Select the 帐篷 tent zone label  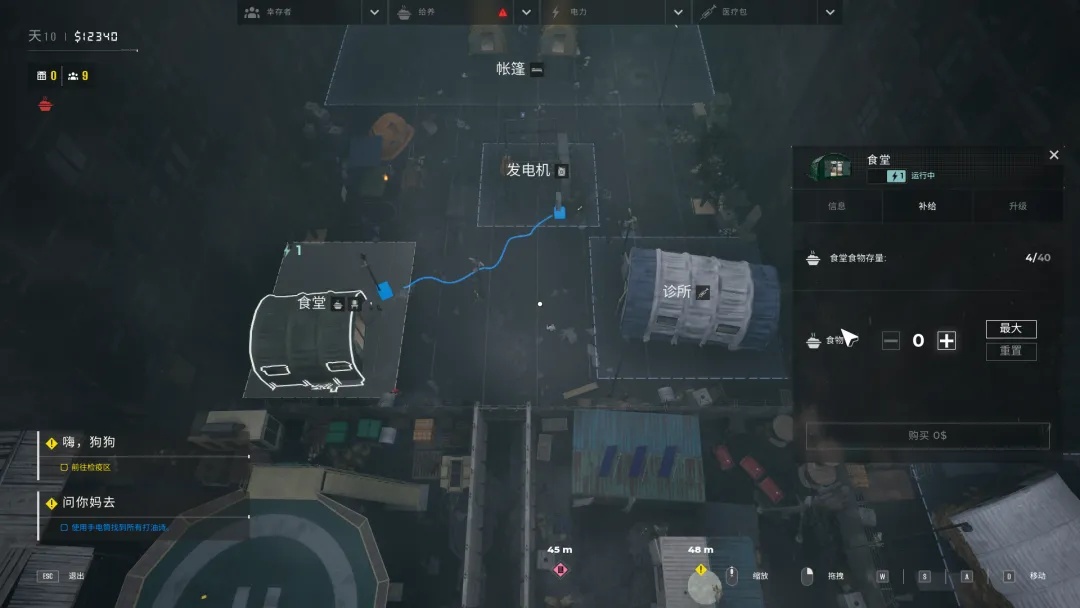click(x=511, y=69)
